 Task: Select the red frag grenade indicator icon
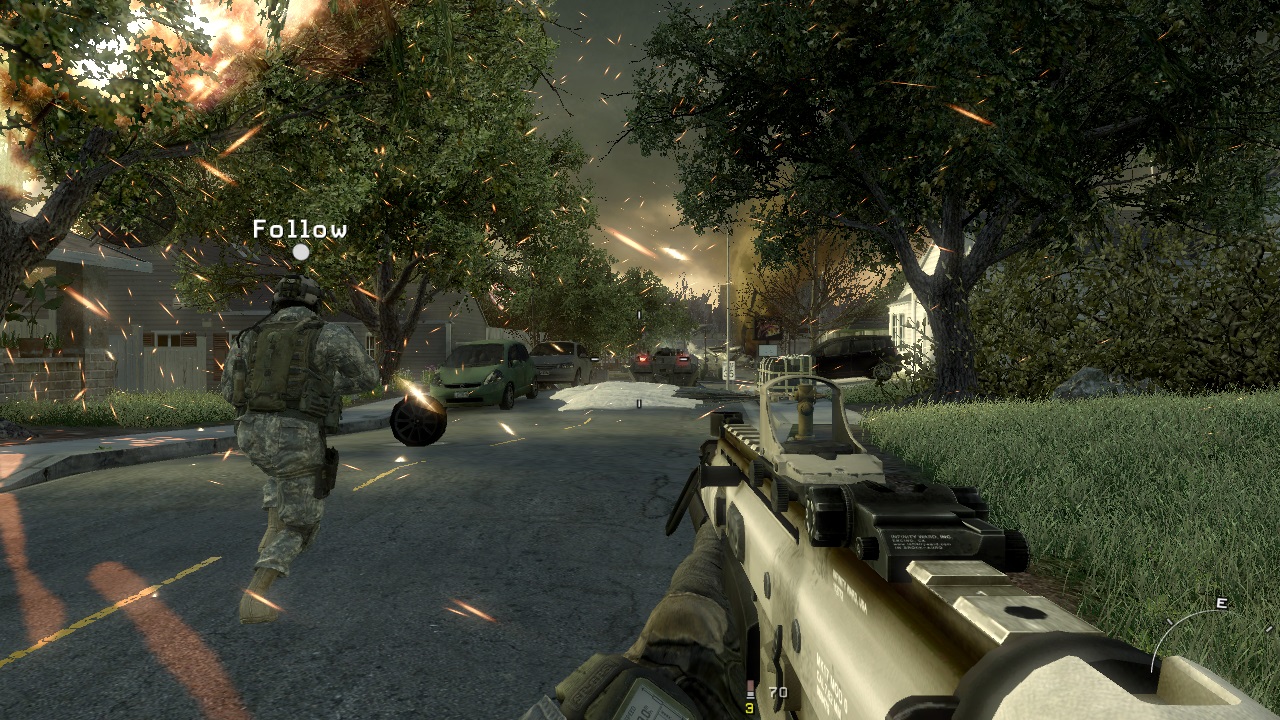(x=751, y=687)
